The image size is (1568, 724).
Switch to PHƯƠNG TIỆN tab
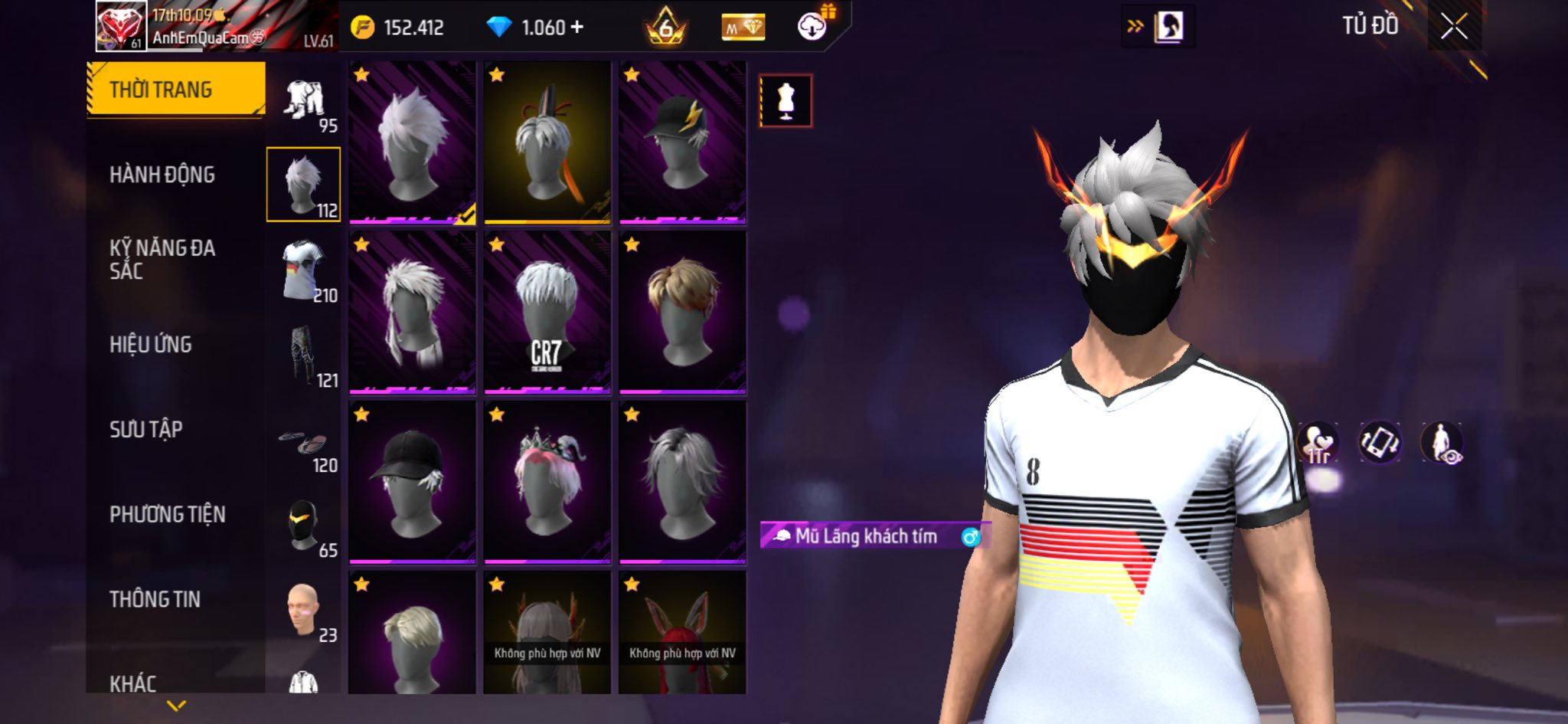point(168,514)
